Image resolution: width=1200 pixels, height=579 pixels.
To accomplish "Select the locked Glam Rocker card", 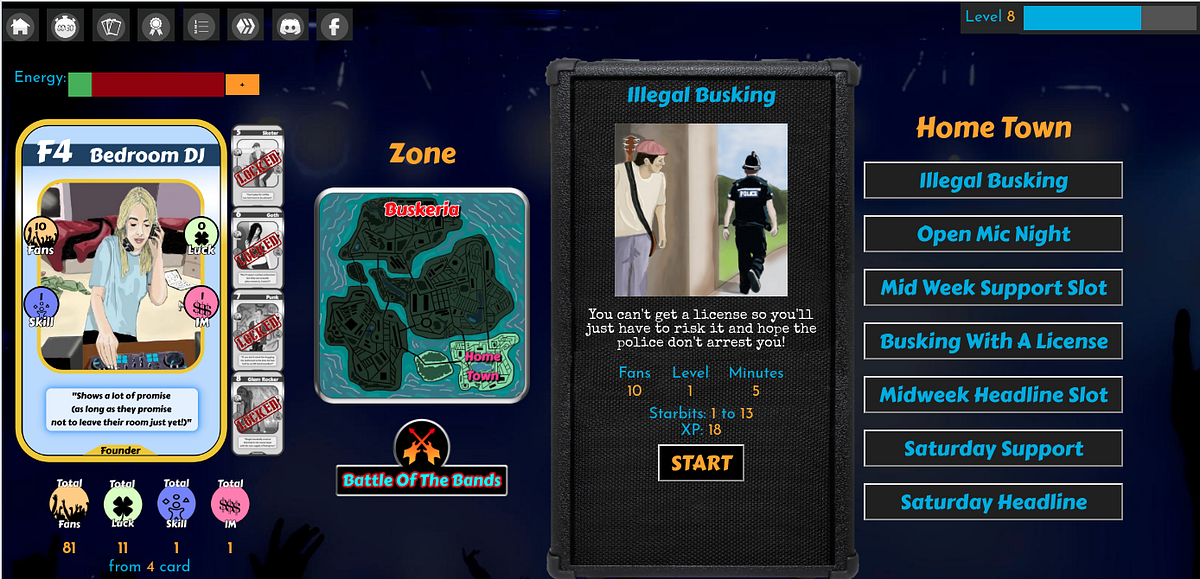I will point(257,412).
